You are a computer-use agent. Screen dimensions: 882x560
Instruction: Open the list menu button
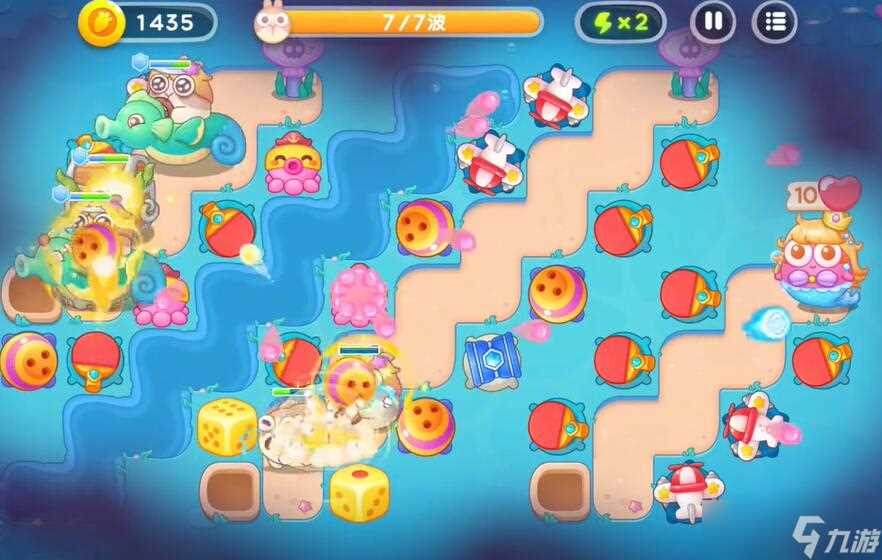pyautogui.click(x=774, y=22)
